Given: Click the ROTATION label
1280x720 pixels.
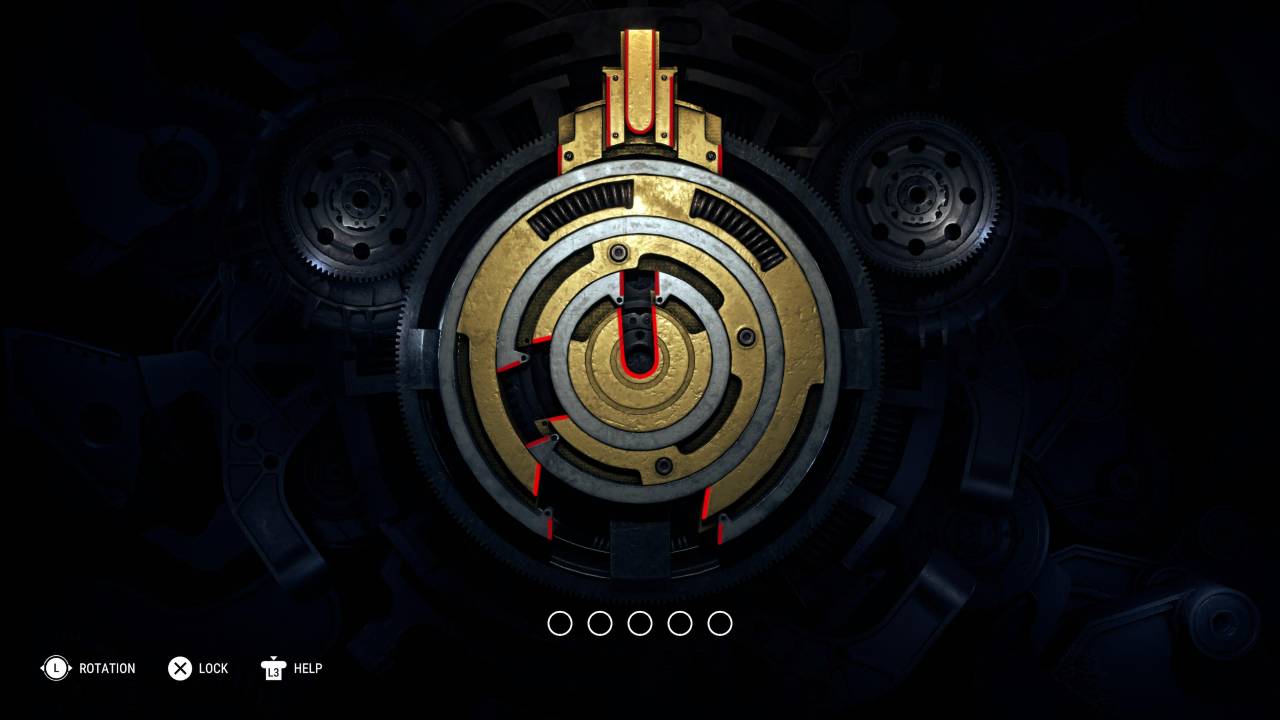Looking at the screenshot, I should tap(109, 668).
